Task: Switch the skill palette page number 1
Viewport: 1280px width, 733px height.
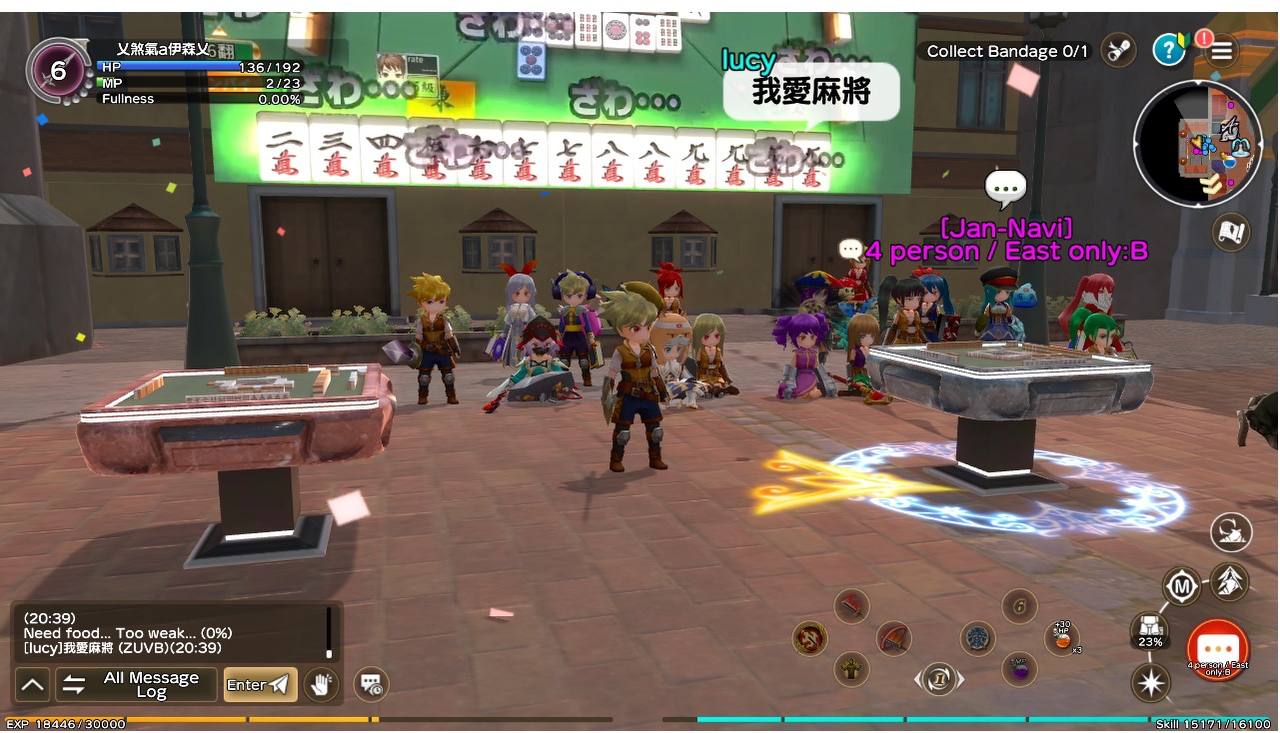Action: (x=938, y=679)
